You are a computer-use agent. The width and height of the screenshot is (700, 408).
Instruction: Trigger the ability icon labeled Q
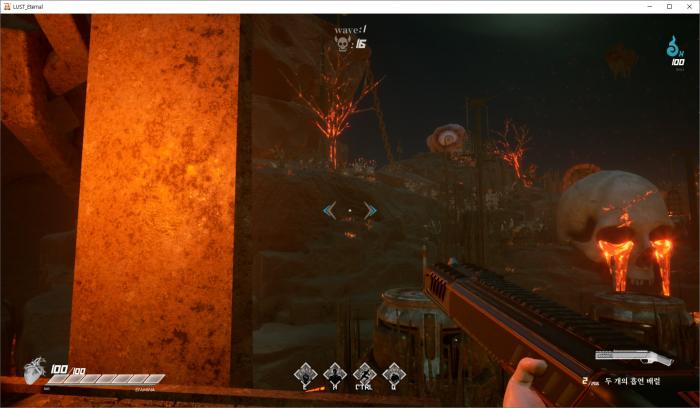tap(394, 374)
